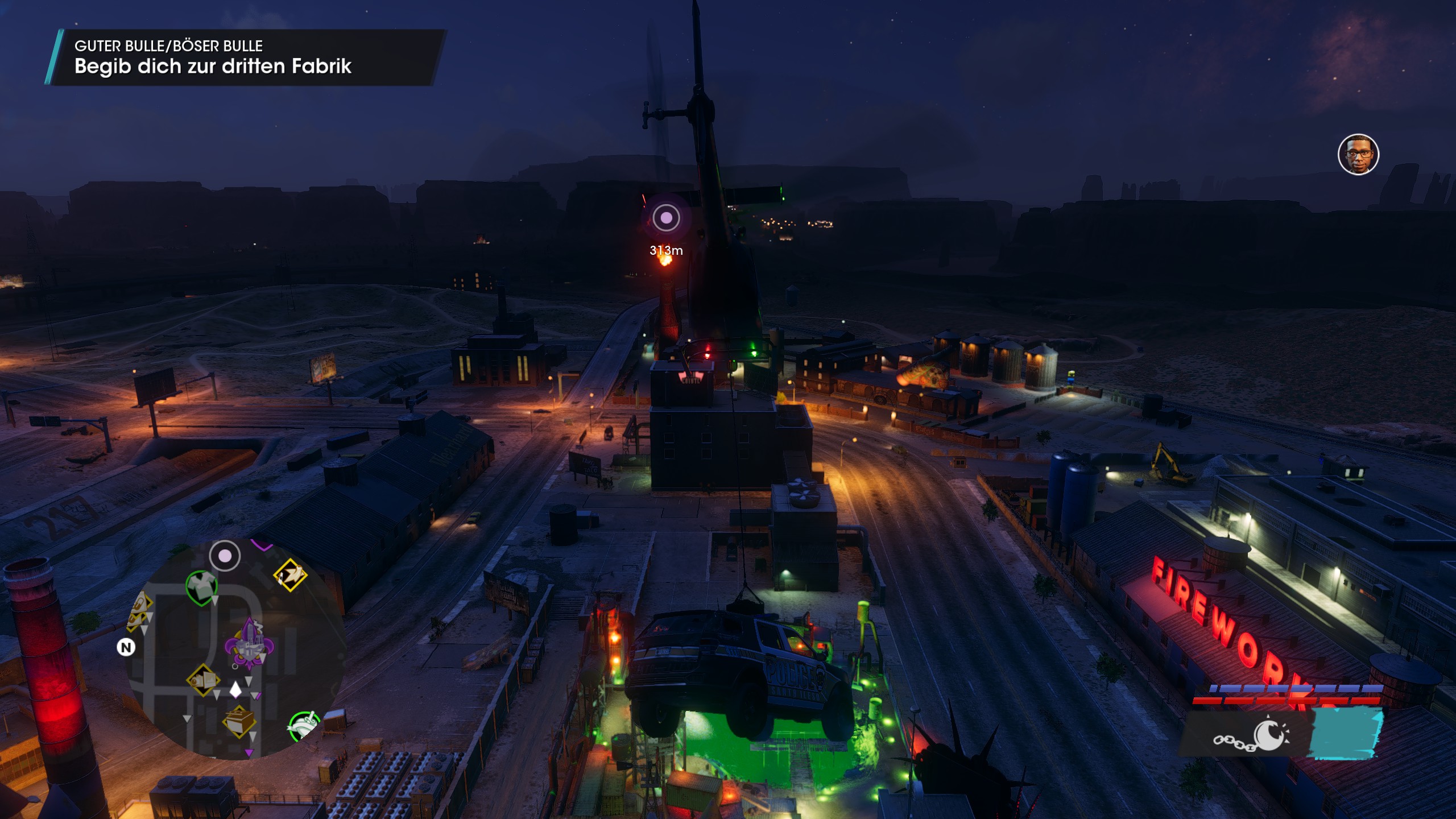Select the circular objective marker on minimap

pyautogui.click(x=225, y=556)
